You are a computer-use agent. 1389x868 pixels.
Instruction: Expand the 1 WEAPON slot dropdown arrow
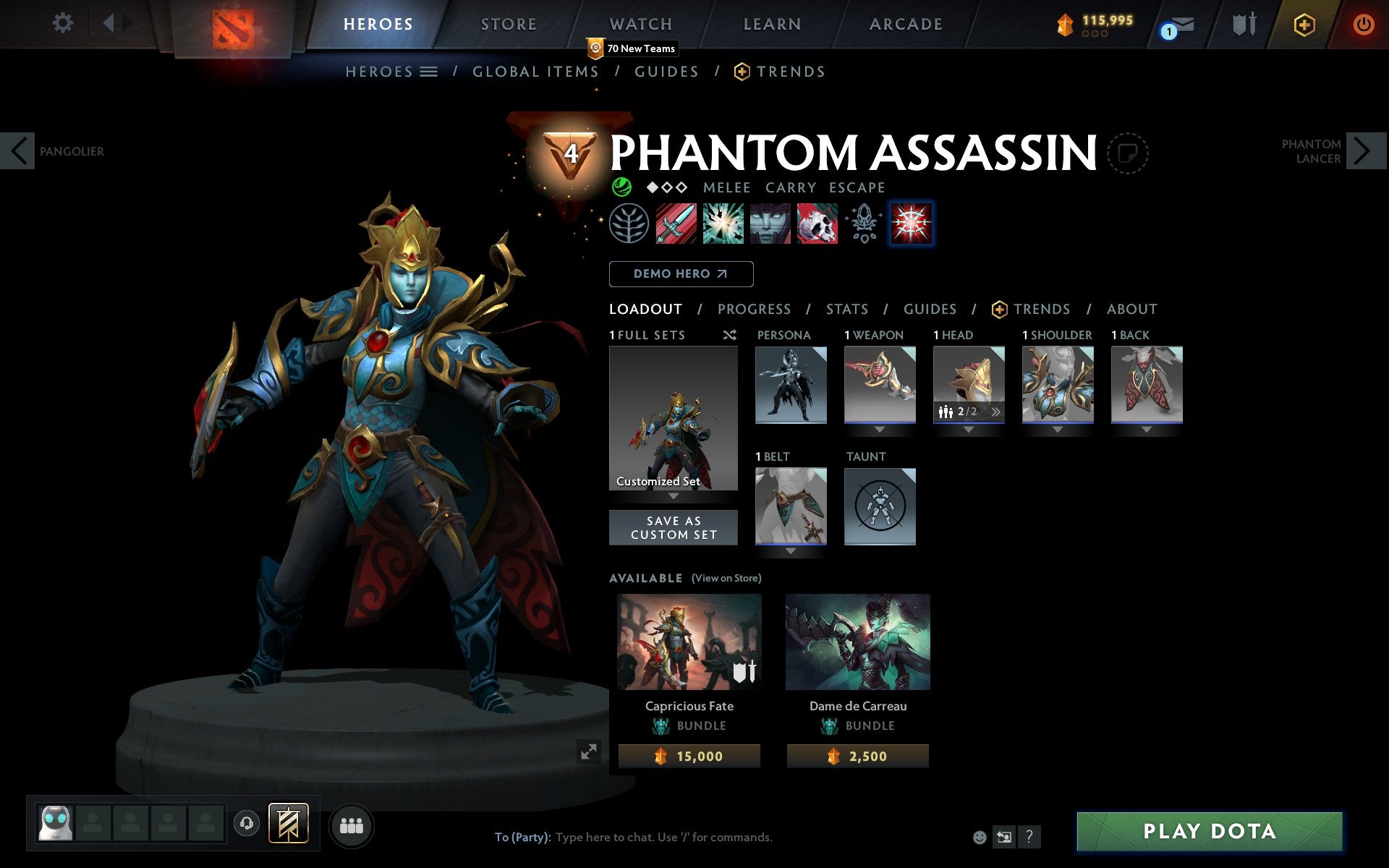click(x=880, y=428)
